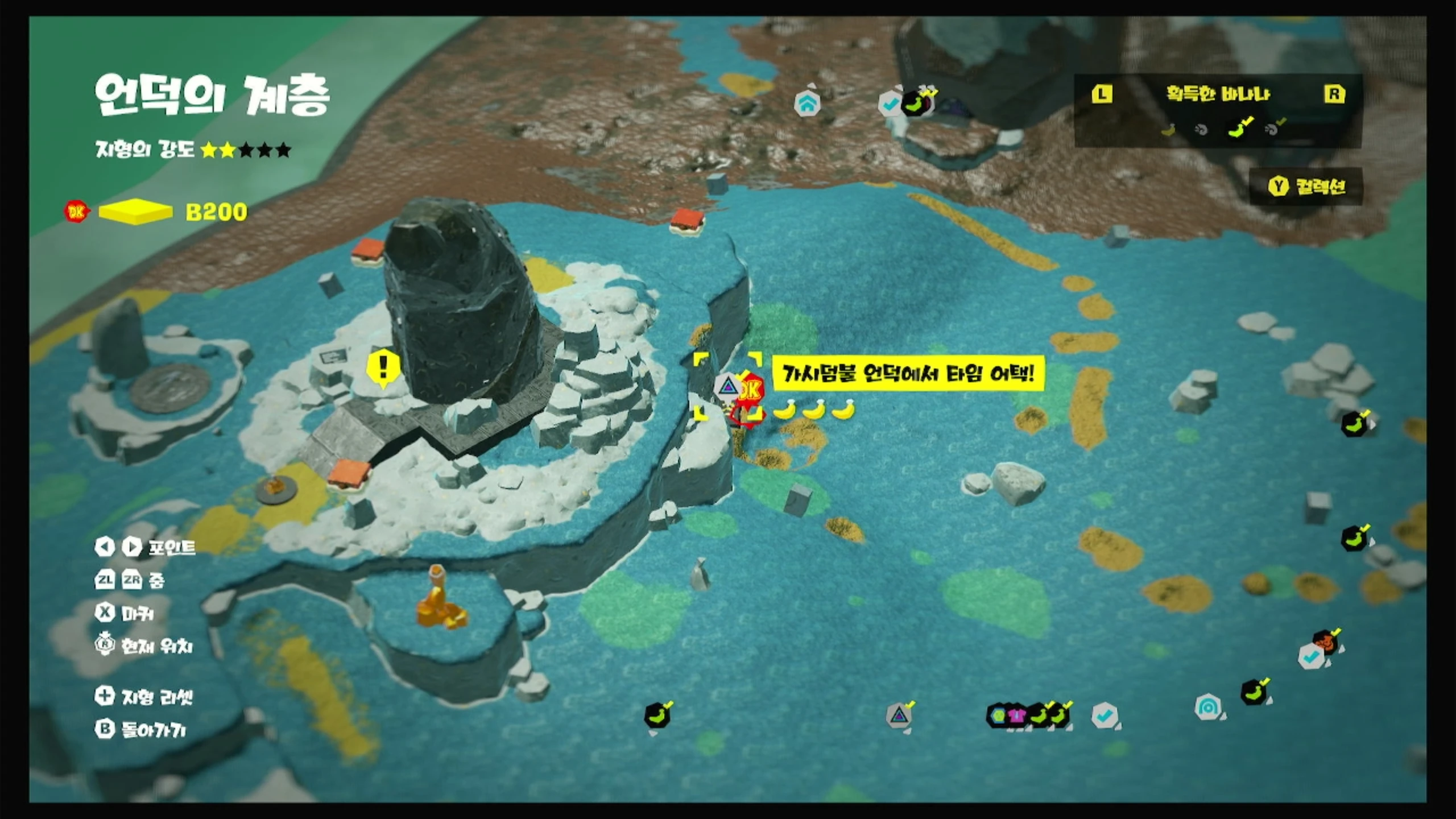Click the yellow B200 layer indicator
Screen dimensions: 1456x819
(135, 212)
